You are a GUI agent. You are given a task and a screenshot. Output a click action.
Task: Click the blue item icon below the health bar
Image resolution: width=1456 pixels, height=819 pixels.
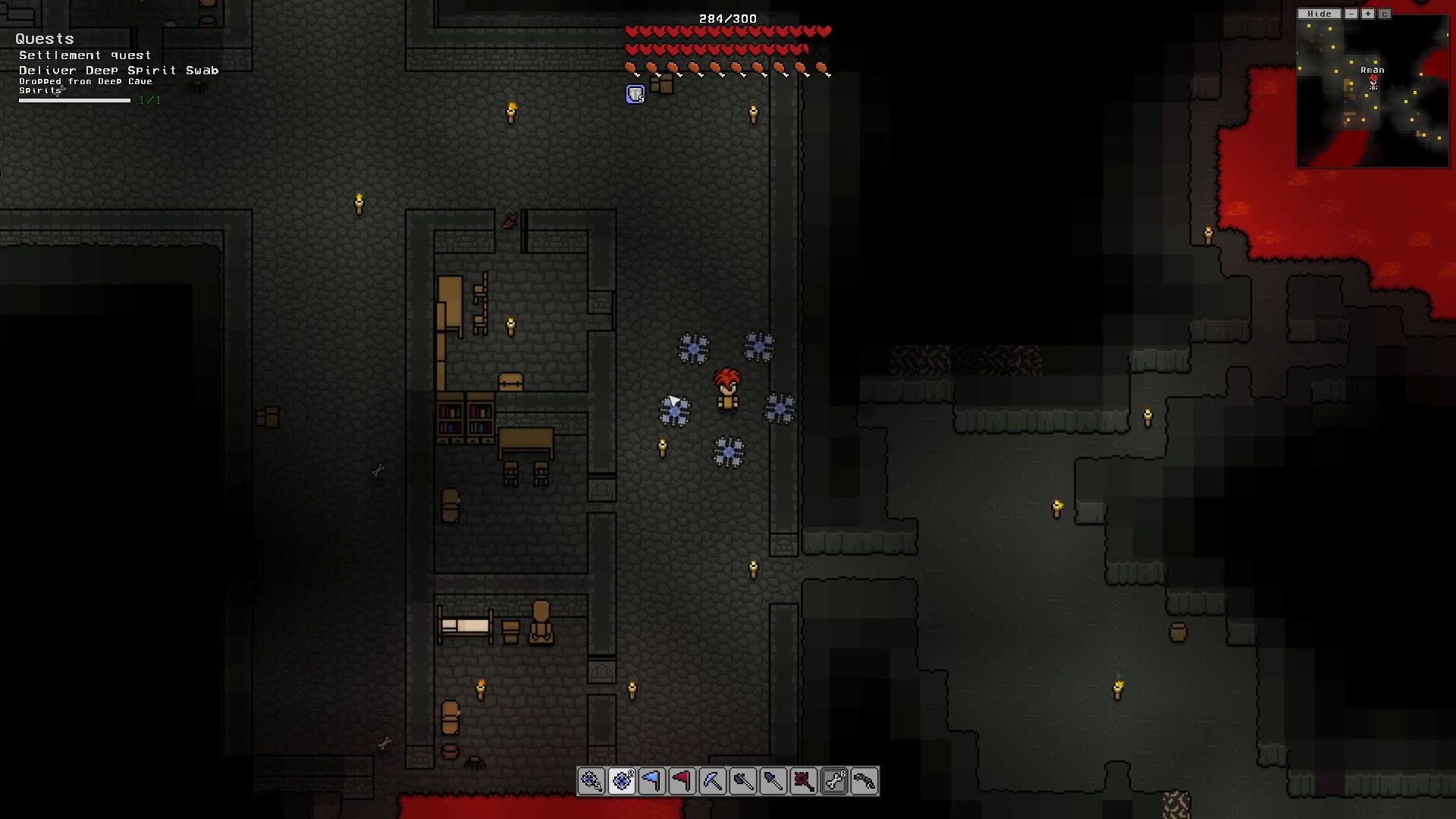coord(634,93)
